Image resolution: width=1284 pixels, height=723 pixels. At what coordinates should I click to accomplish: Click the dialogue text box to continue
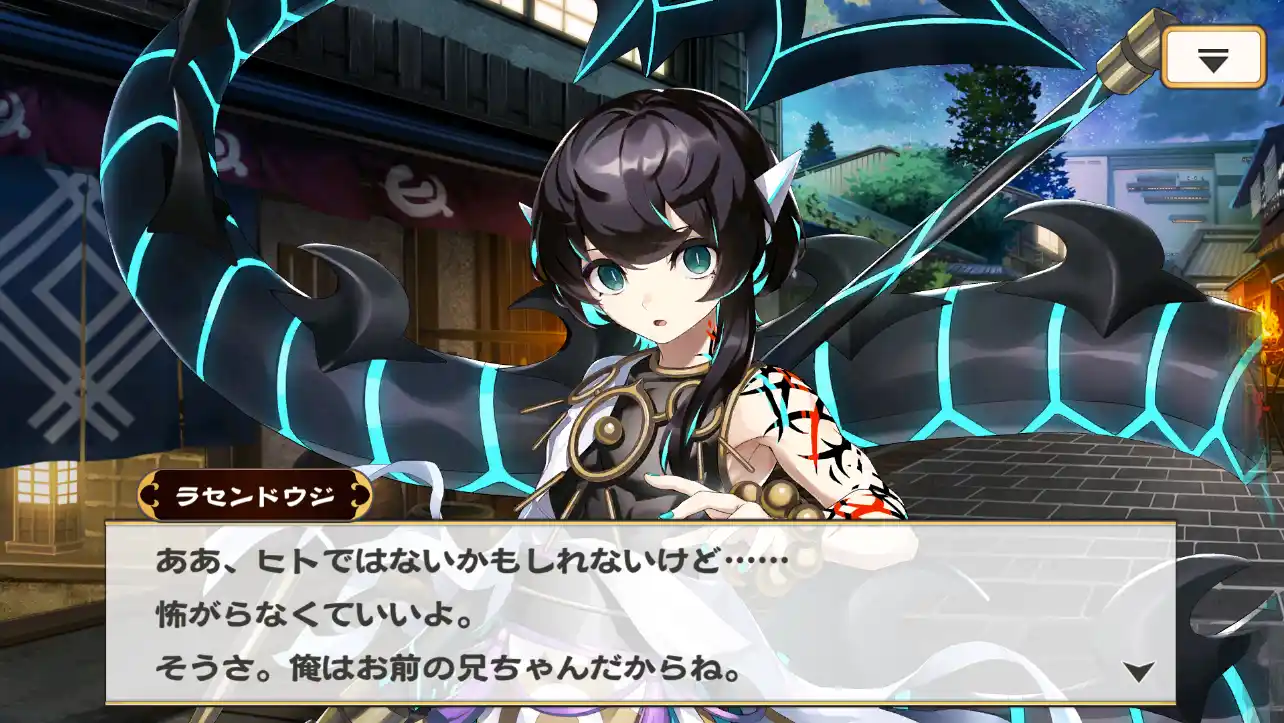tap(640, 612)
